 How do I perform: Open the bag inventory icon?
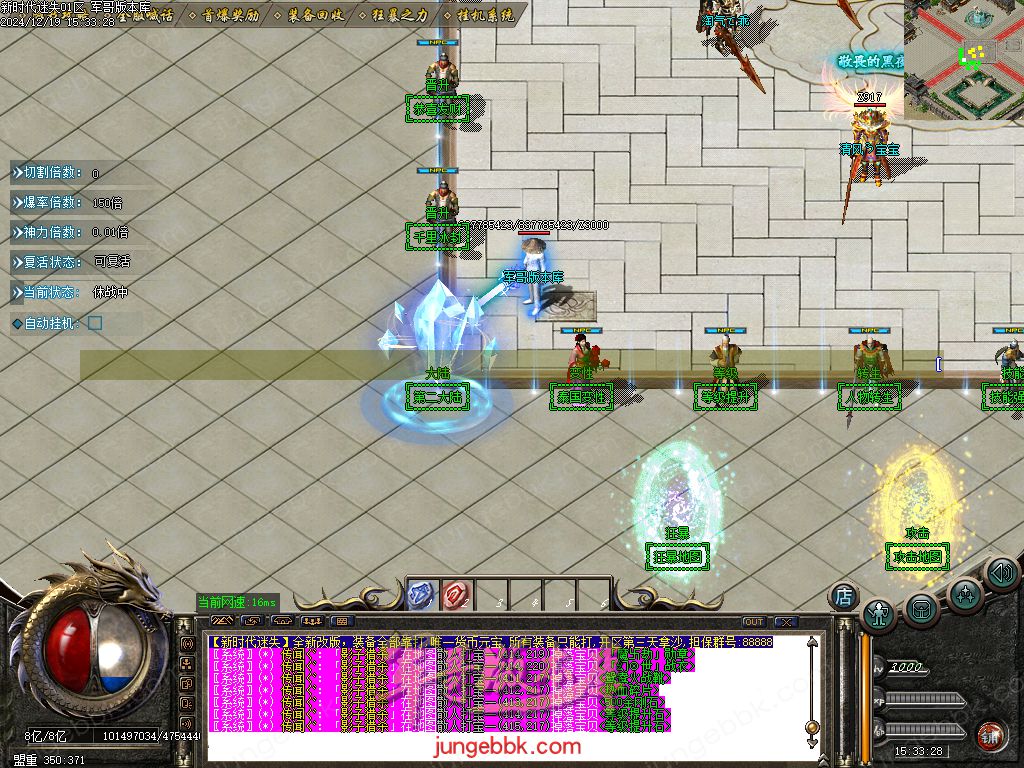click(x=921, y=608)
